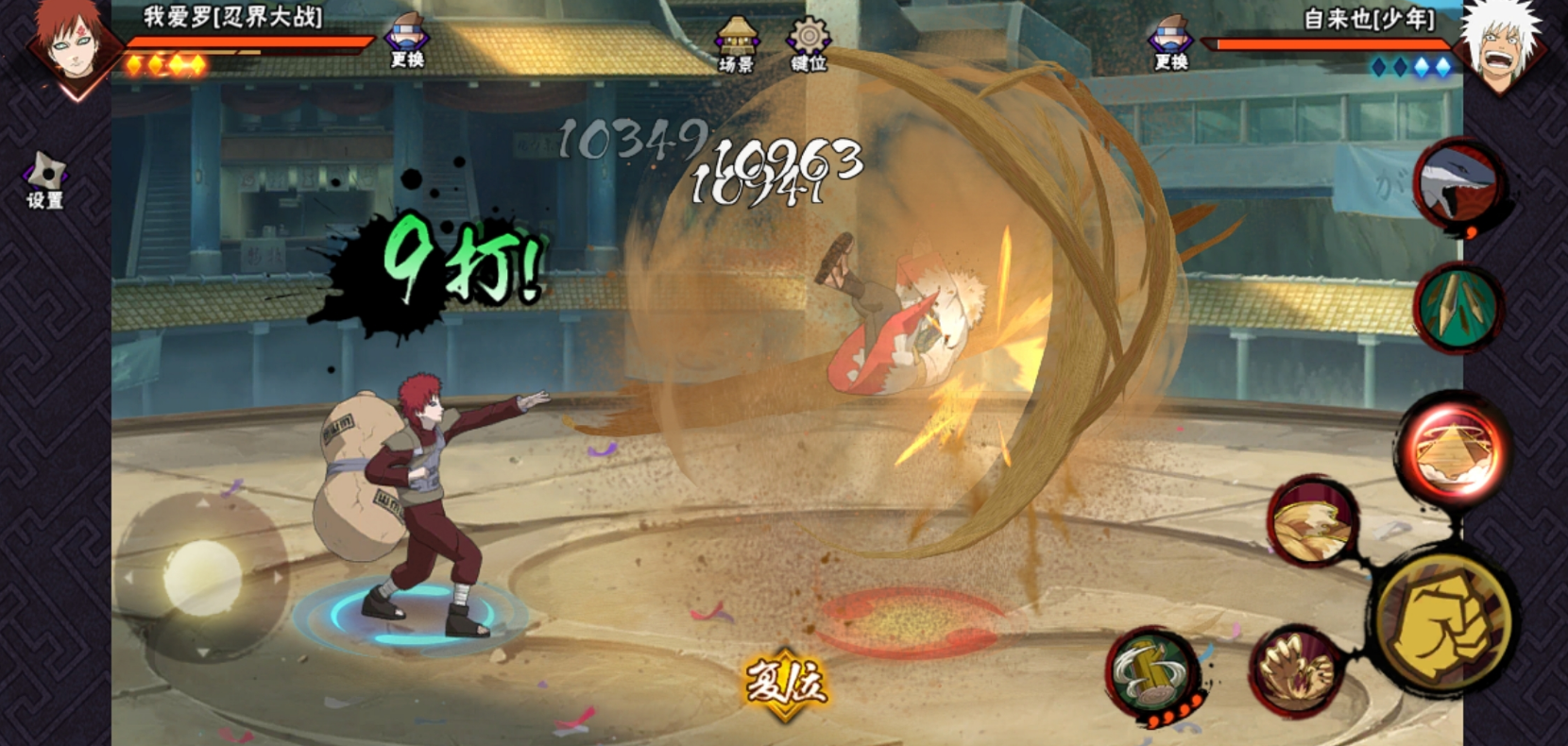Image resolution: width=1568 pixels, height=746 pixels.
Task: Tap the 复位 reset button
Action: tap(785, 683)
